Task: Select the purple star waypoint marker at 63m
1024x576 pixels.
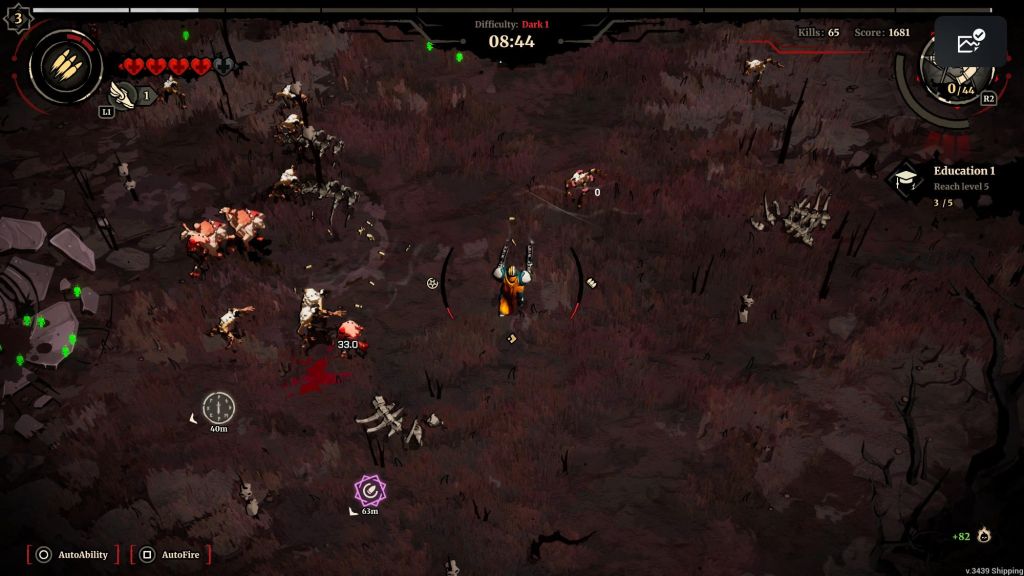Action: click(x=370, y=490)
